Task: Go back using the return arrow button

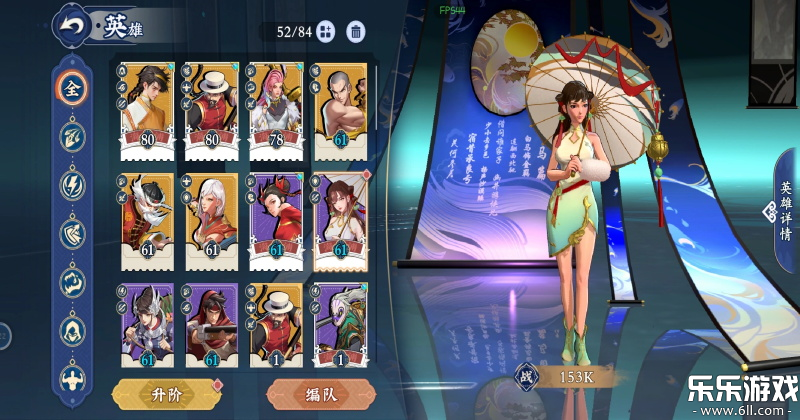Action: pos(71,26)
